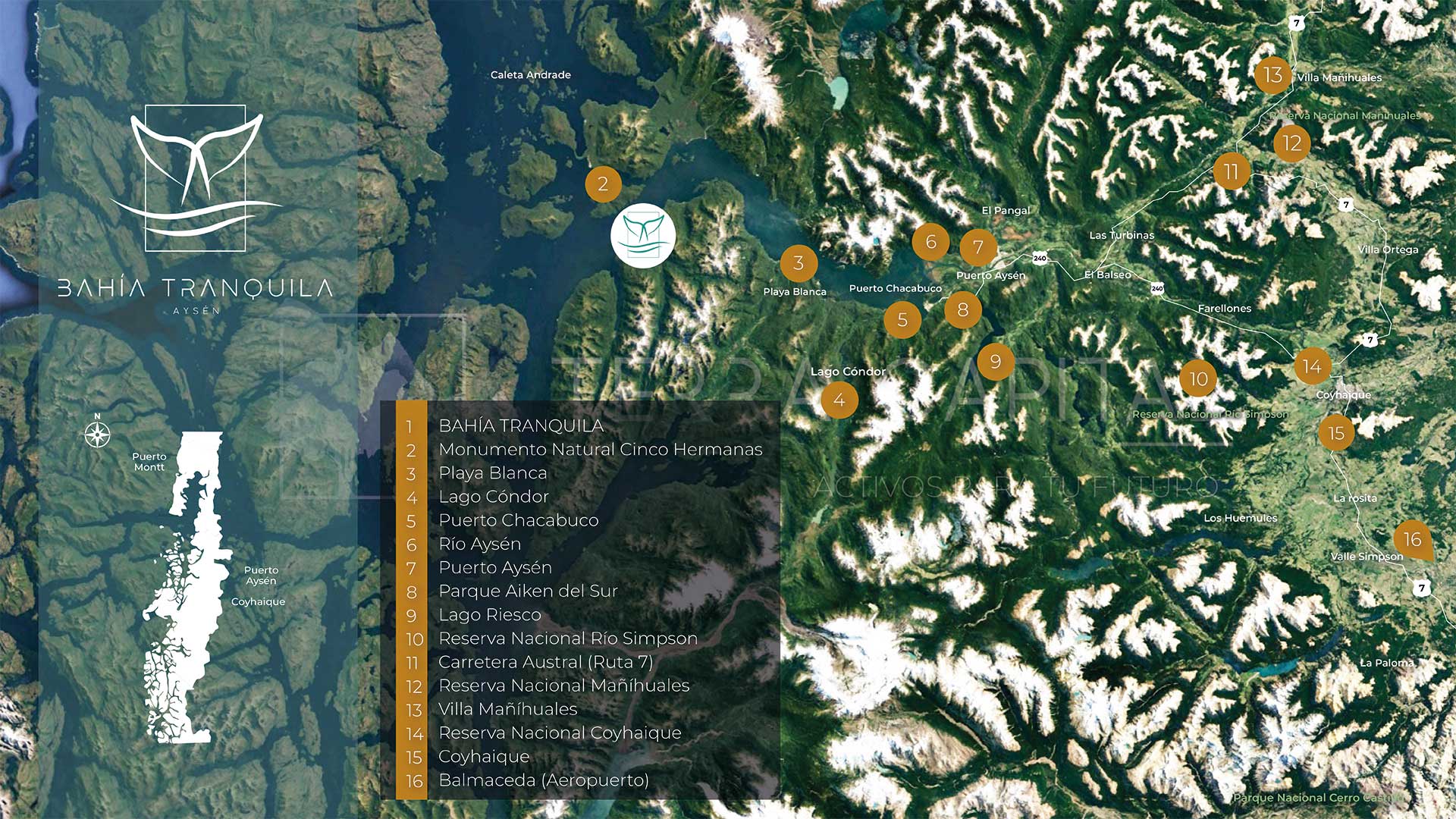Screen dimensions: 1456x819
Task: Choose orange marker 4 at Lago Cóndor
Action: [839, 400]
